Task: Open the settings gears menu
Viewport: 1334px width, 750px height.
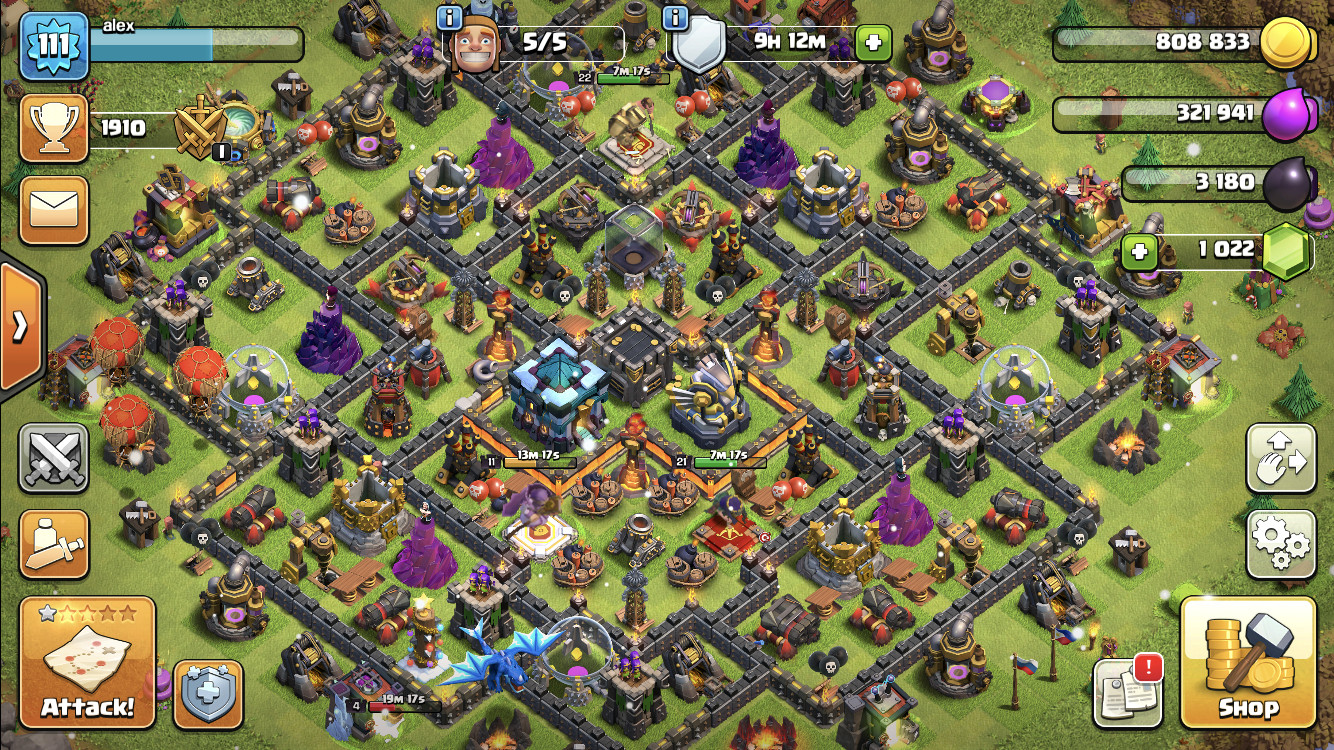Action: coord(1280,545)
